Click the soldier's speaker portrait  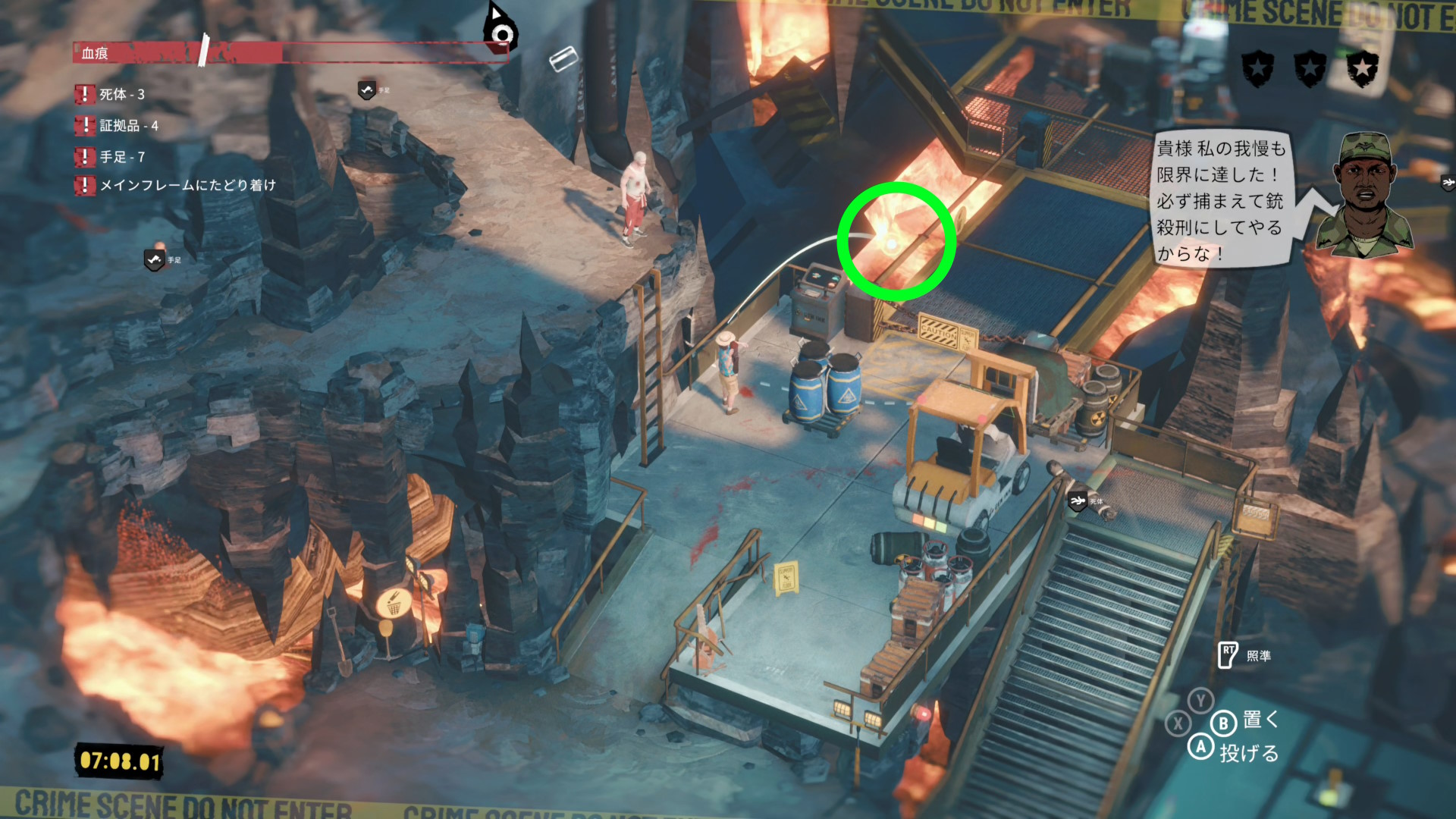pos(1363,196)
